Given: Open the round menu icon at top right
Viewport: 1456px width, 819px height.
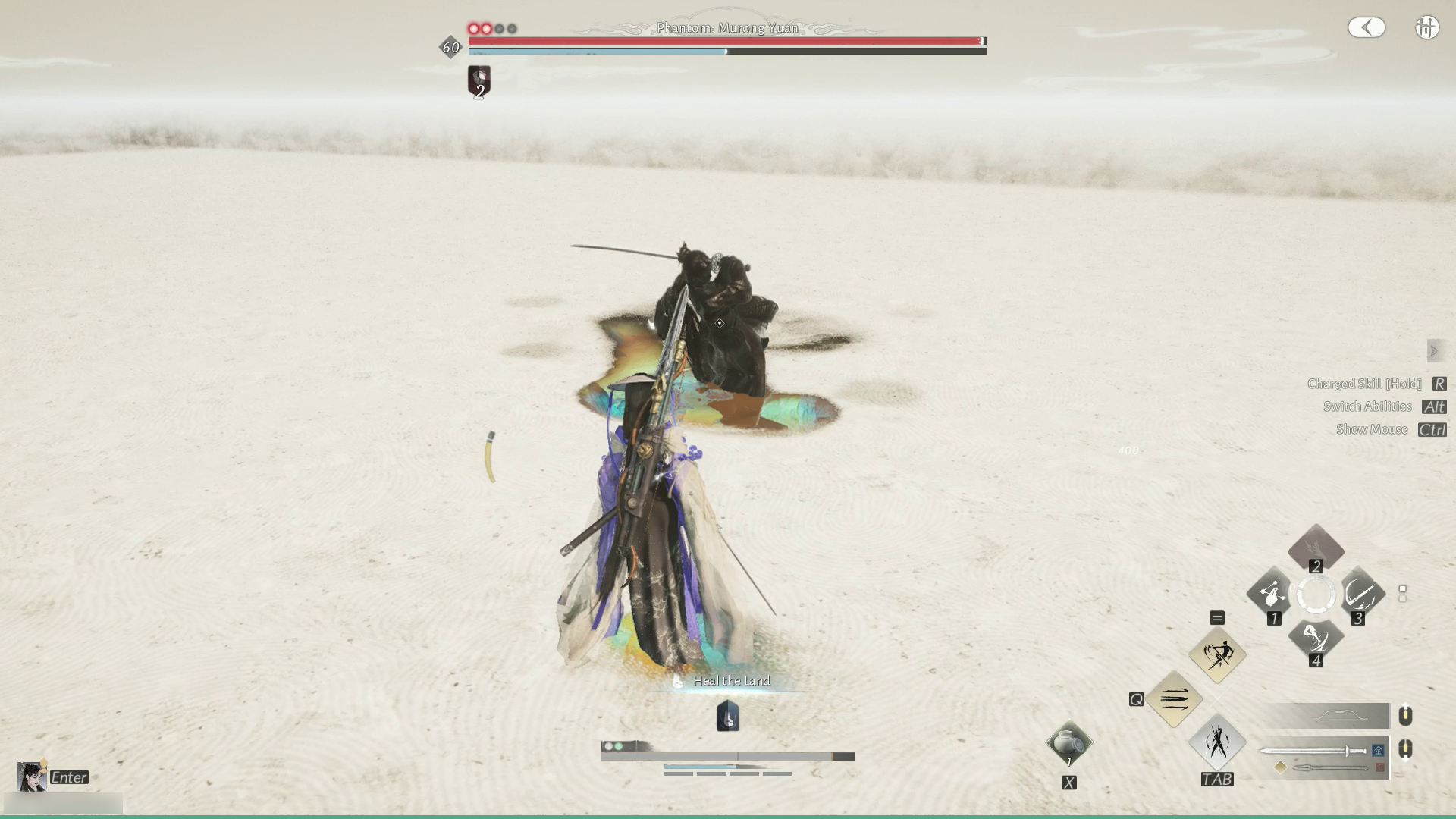Looking at the screenshot, I should [x=1426, y=28].
